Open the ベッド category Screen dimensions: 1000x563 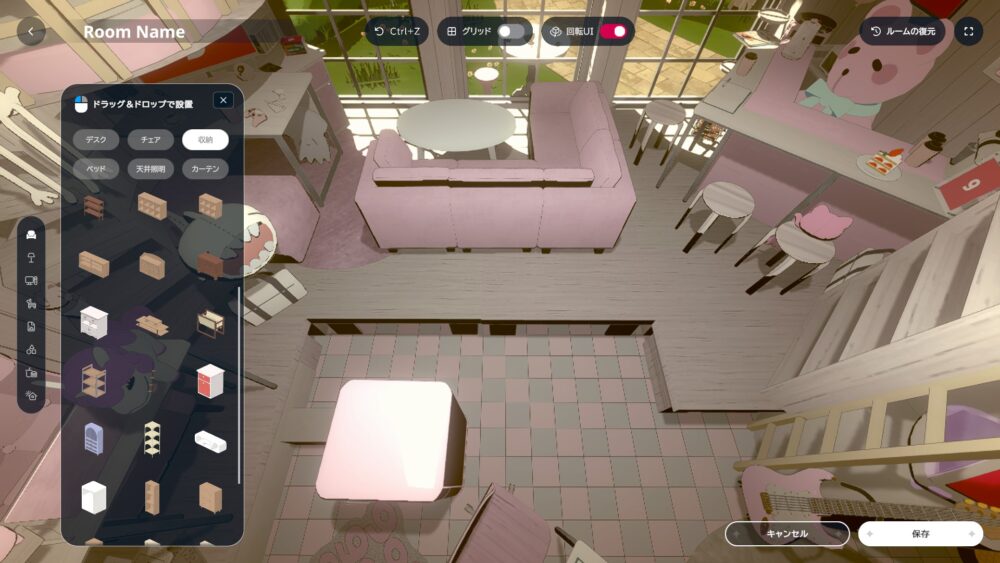tap(96, 169)
